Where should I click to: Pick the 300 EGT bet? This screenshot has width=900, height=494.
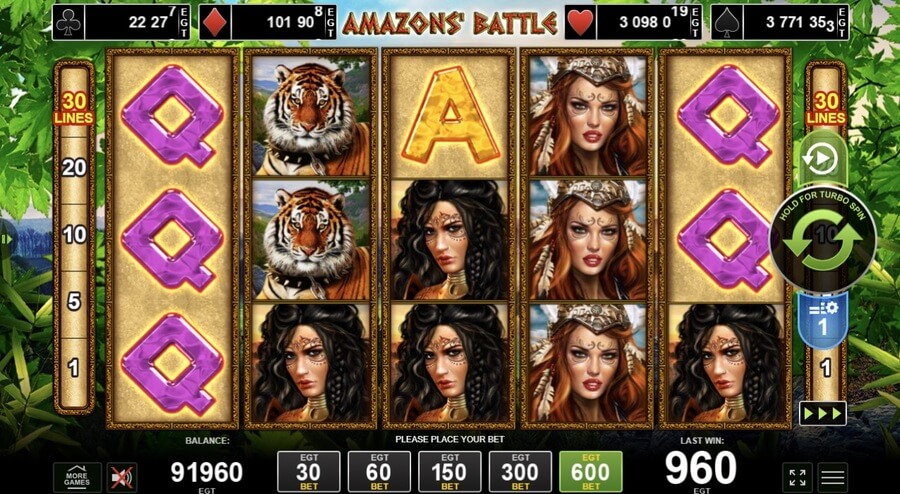point(520,472)
